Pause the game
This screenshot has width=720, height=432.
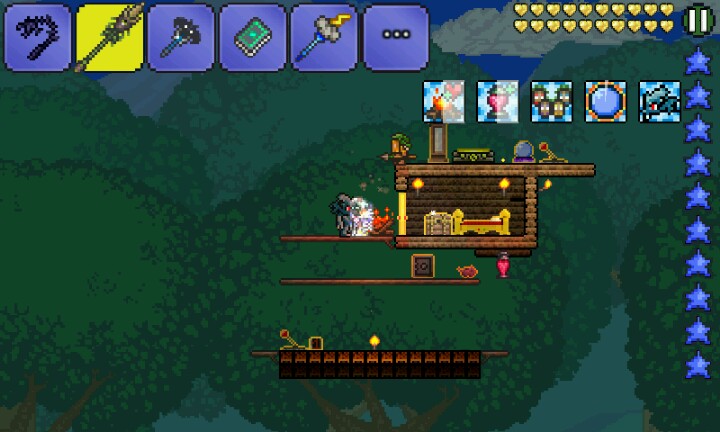coord(697,19)
